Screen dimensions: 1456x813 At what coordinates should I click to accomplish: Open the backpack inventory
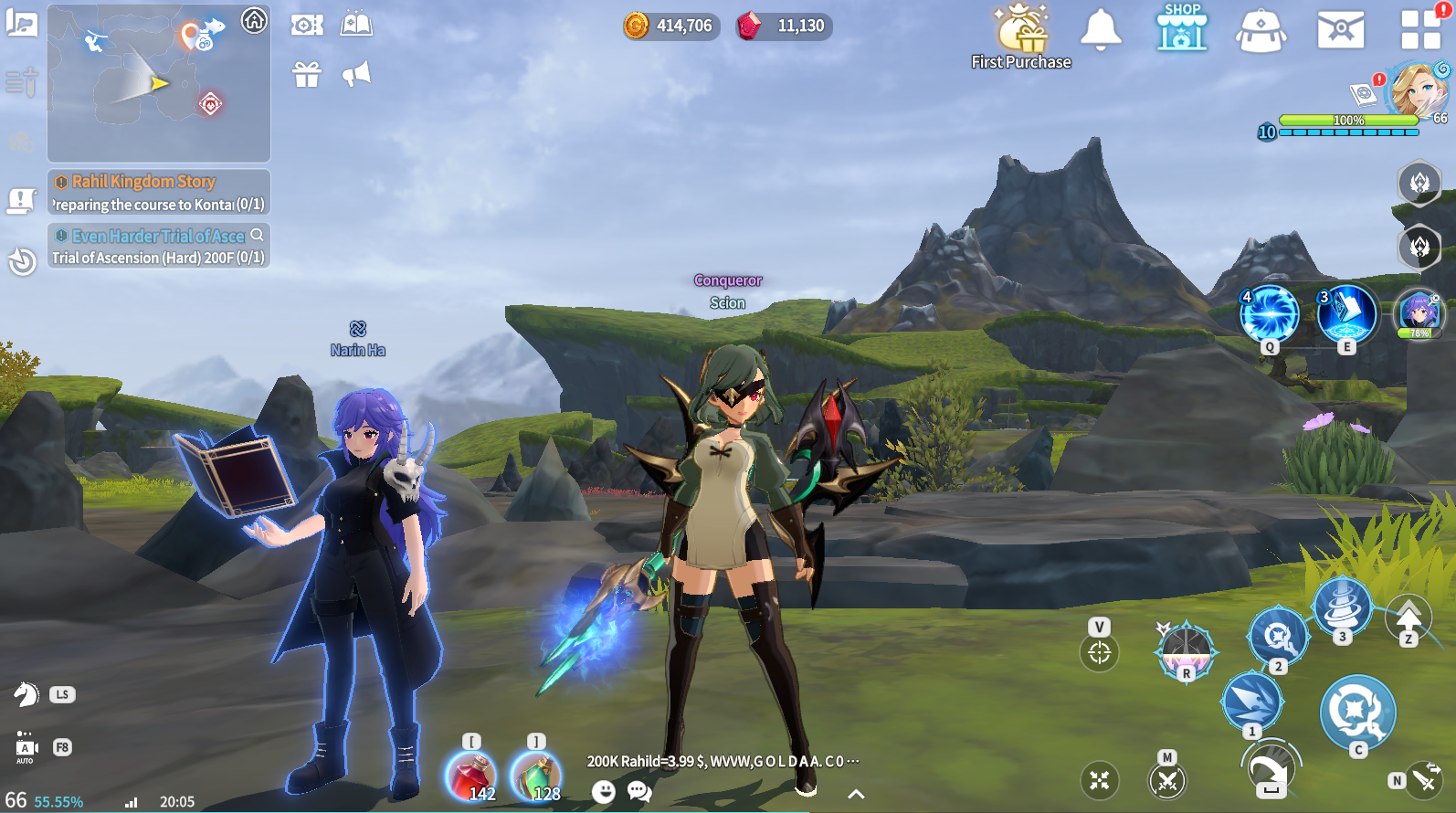coord(1261,30)
